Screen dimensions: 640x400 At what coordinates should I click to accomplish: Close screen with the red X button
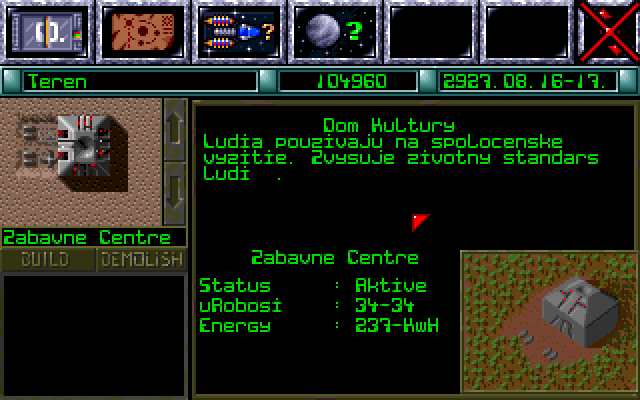pos(609,31)
